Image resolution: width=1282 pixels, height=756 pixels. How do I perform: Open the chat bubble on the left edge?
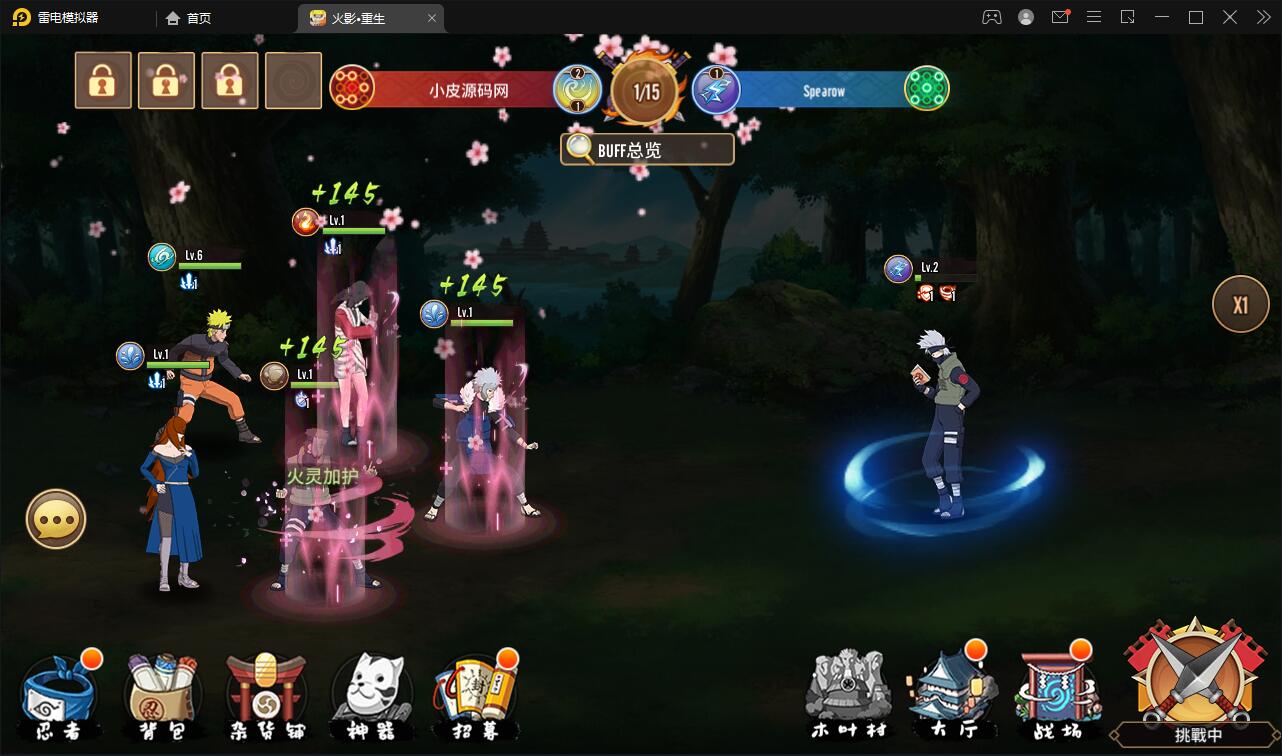click(x=56, y=518)
